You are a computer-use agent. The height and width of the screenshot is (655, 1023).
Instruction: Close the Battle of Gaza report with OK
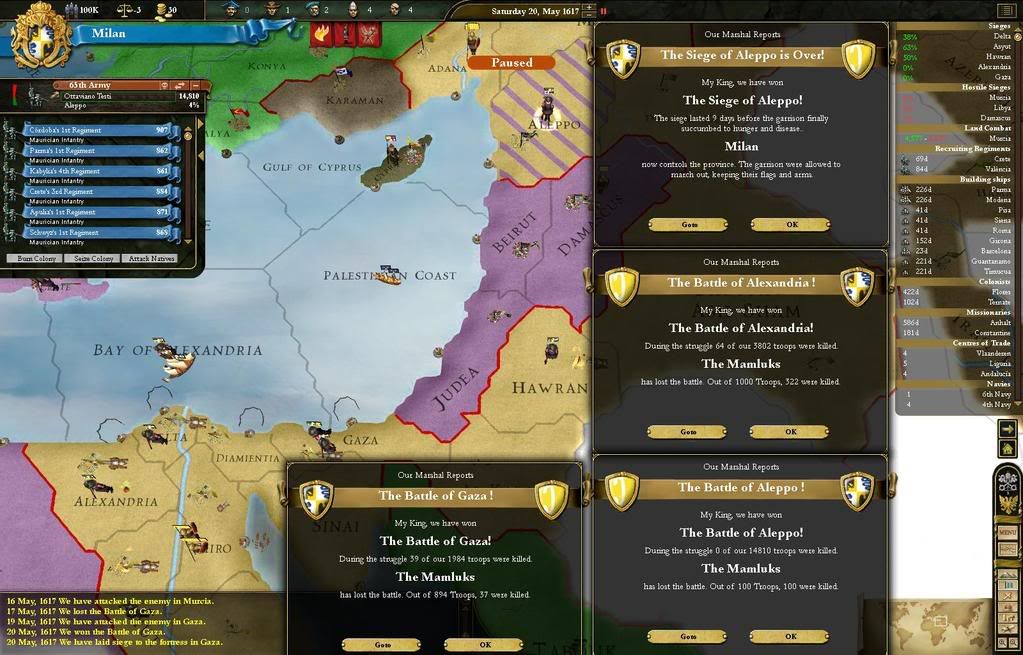[x=484, y=645]
